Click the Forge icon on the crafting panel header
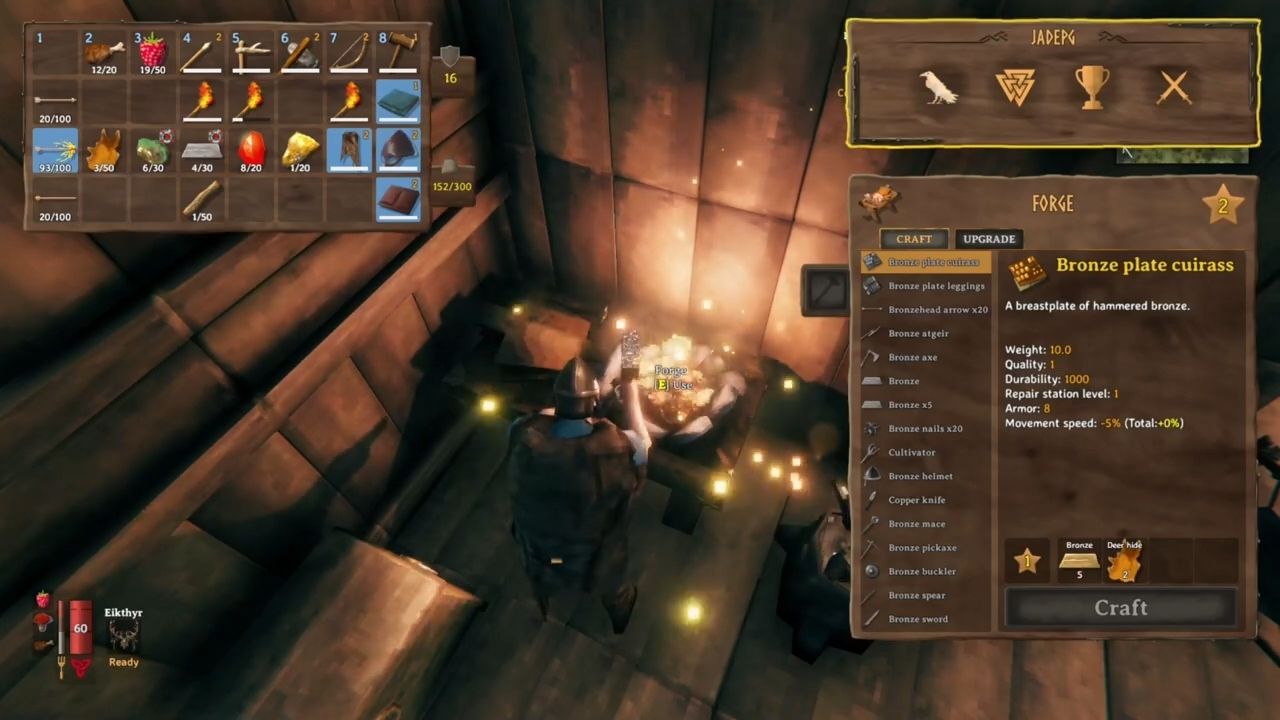The height and width of the screenshot is (720, 1280). tap(880, 198)
